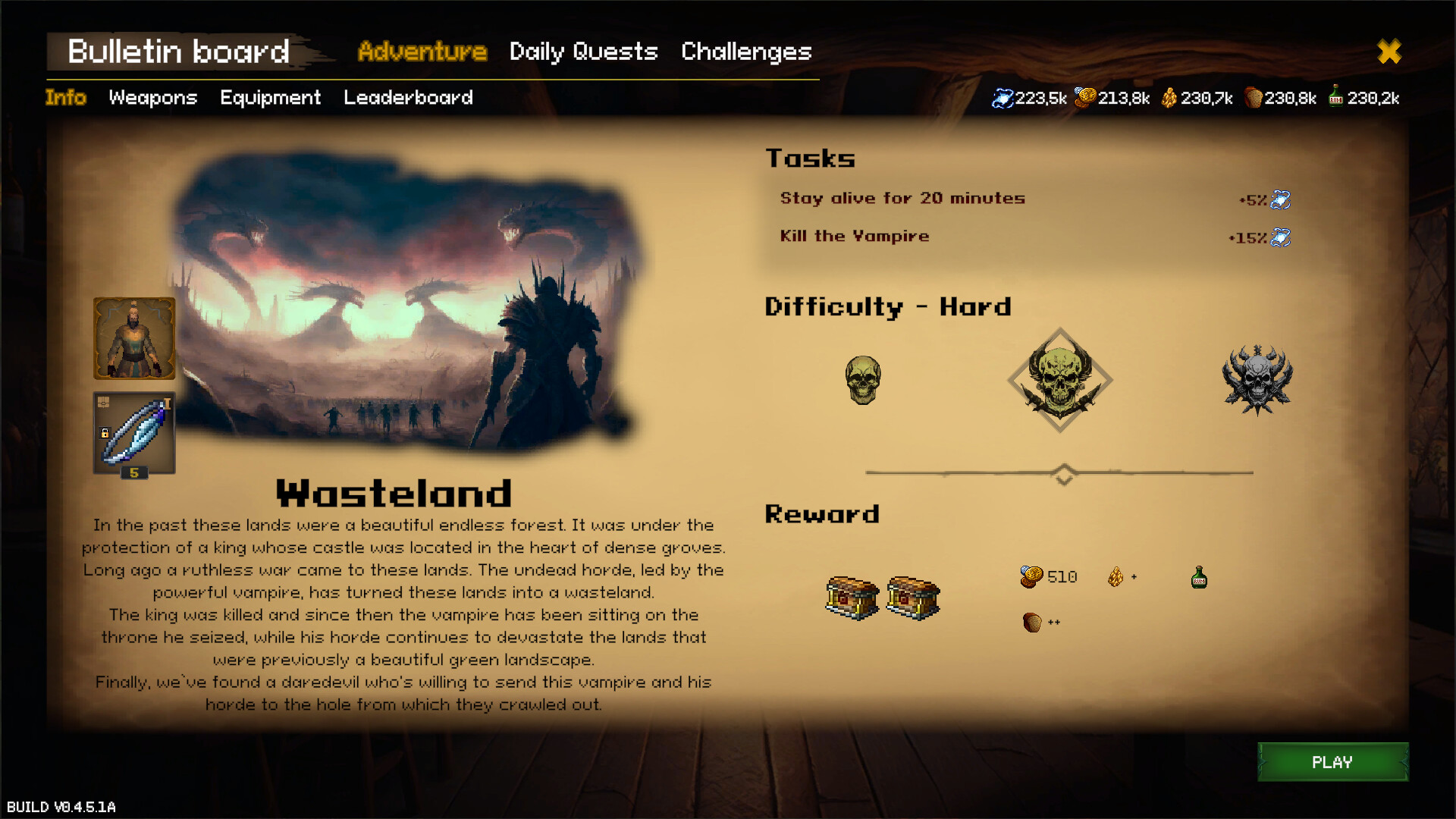This screenshot has height=819, width=1456.
Task: Select the Easy difficulty skull
Action: pyautogui.click(x=864, y=381)
